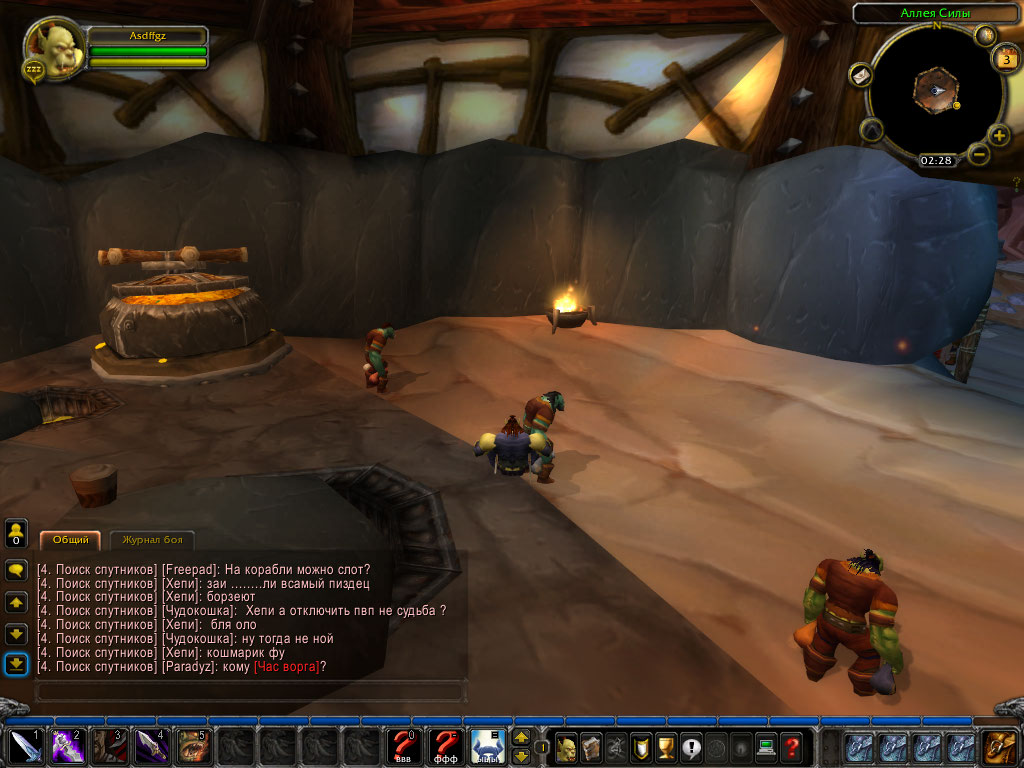Open the main menu computer icon
Viewport: 1024px width, 768px height.
[x=767, y=747]
